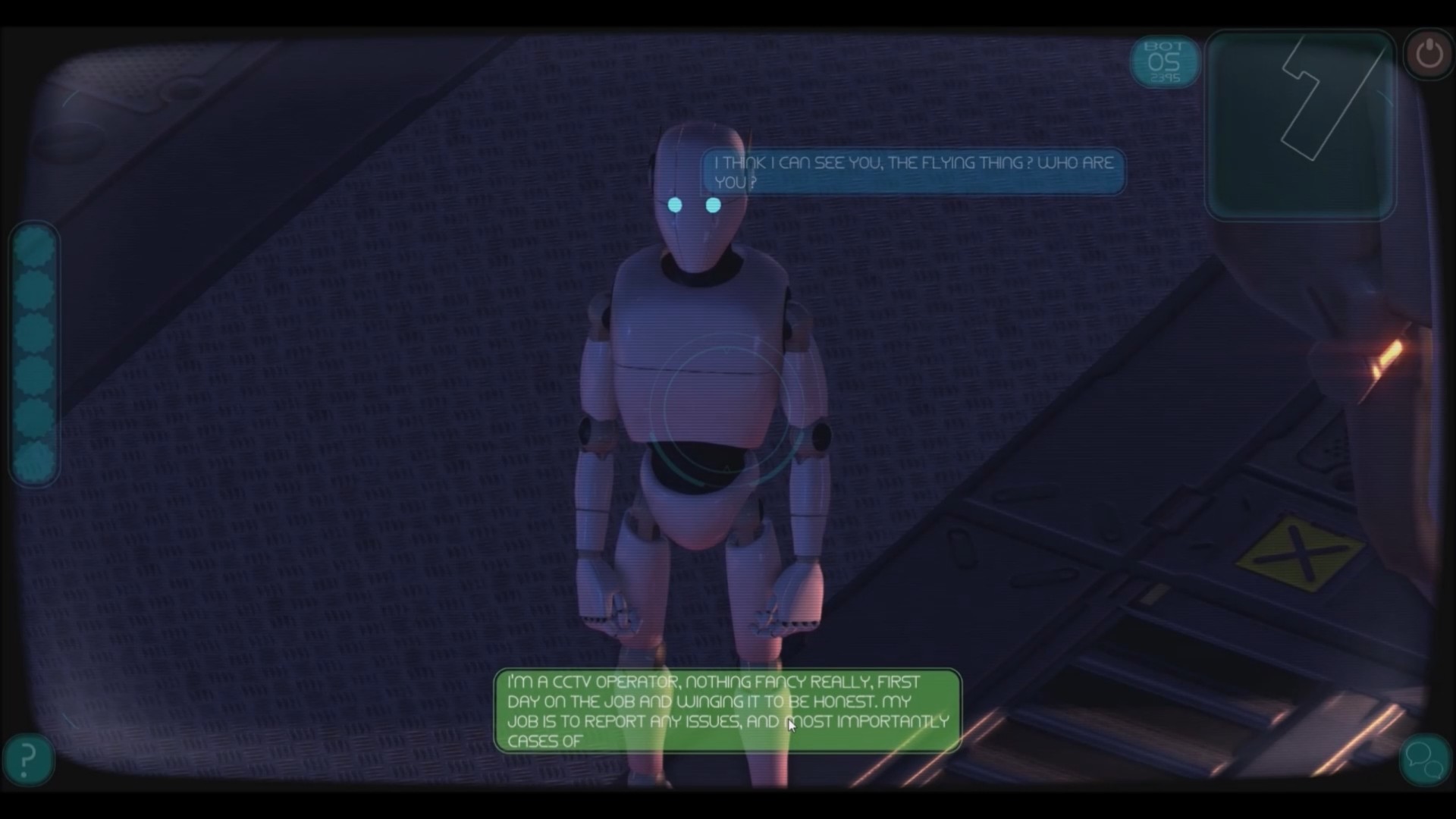Viewport: 1456px width, 819px height.
Task: Click the vertical gauge bar on the left
Action: coord(33,353)
